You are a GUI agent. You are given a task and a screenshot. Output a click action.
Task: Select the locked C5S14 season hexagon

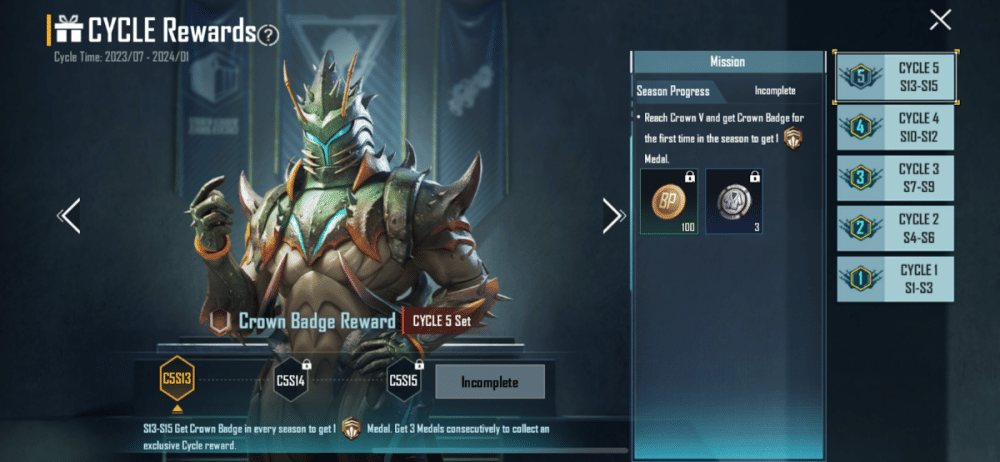click(291, 380)
